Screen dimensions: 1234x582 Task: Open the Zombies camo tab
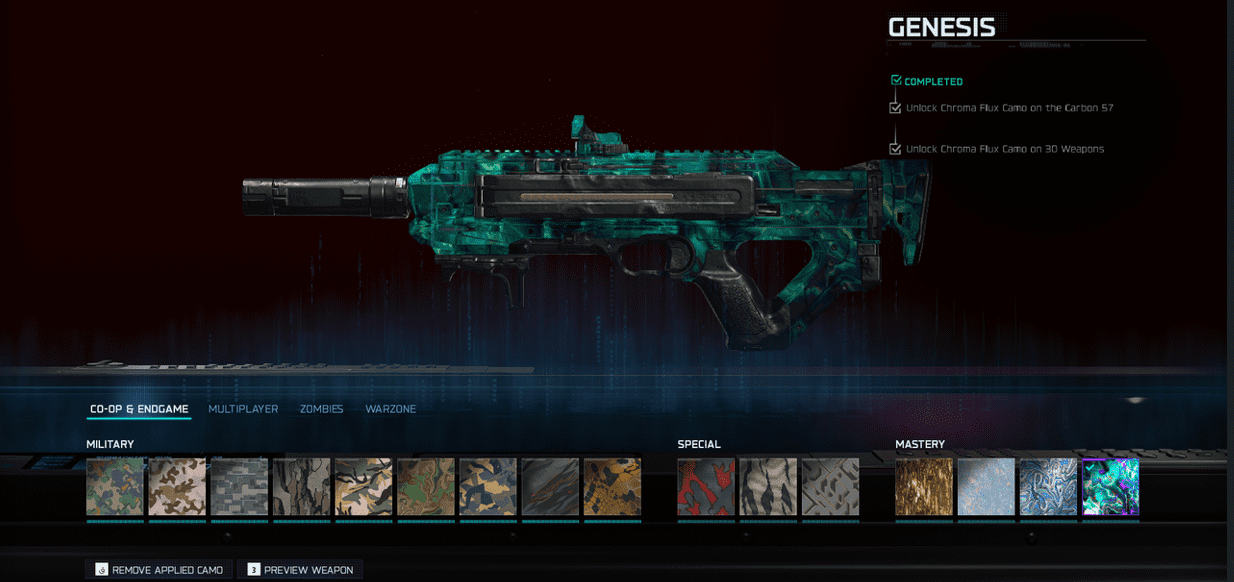(321, 409)
